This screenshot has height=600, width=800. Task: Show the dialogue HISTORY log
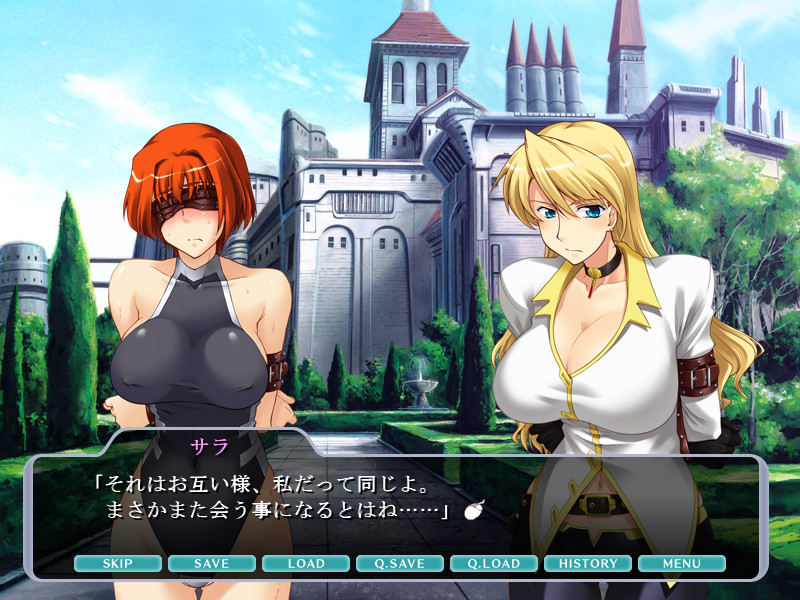click(x=588, y=563)
